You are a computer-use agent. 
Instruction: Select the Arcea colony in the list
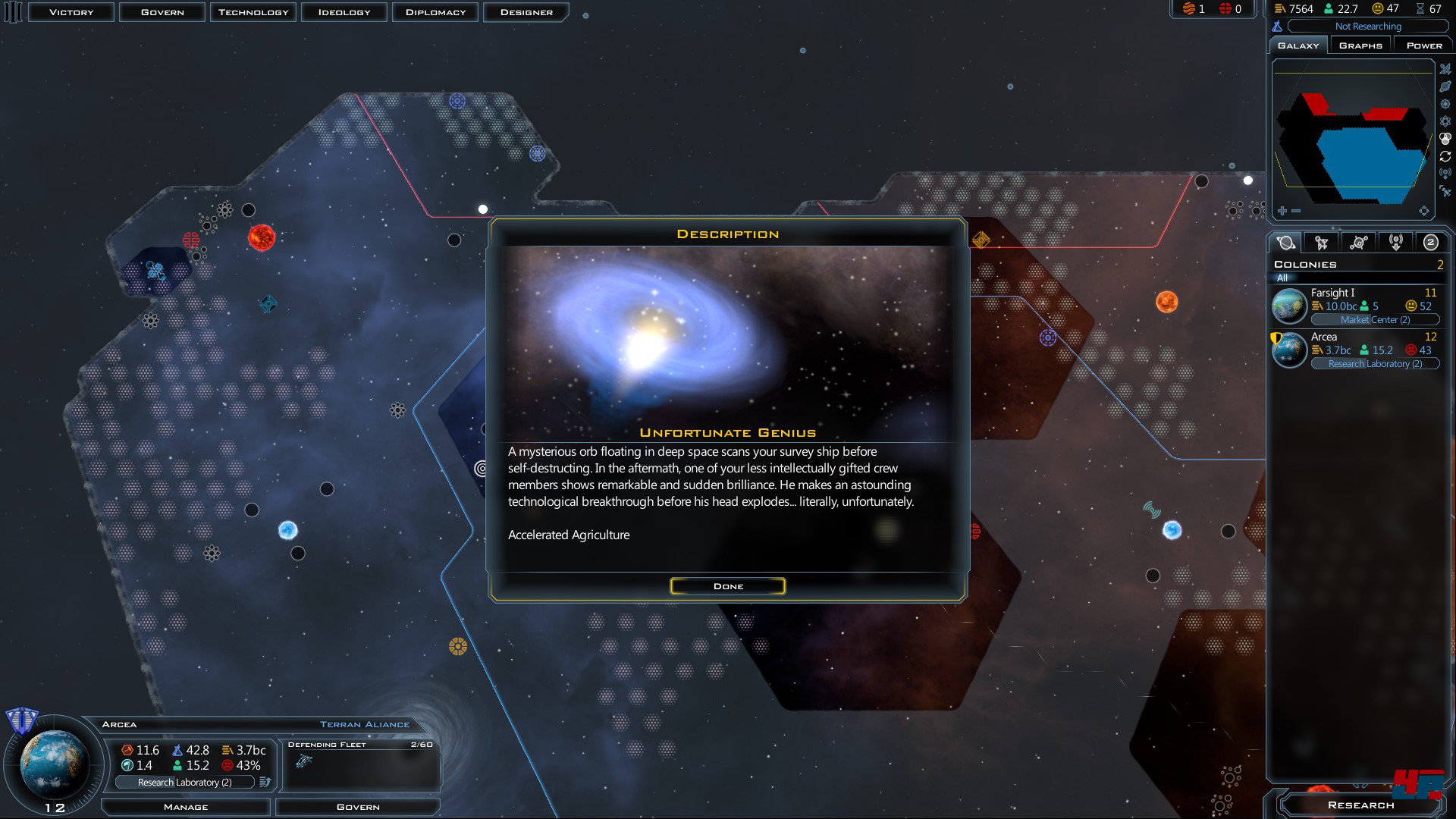[1357, 350]
